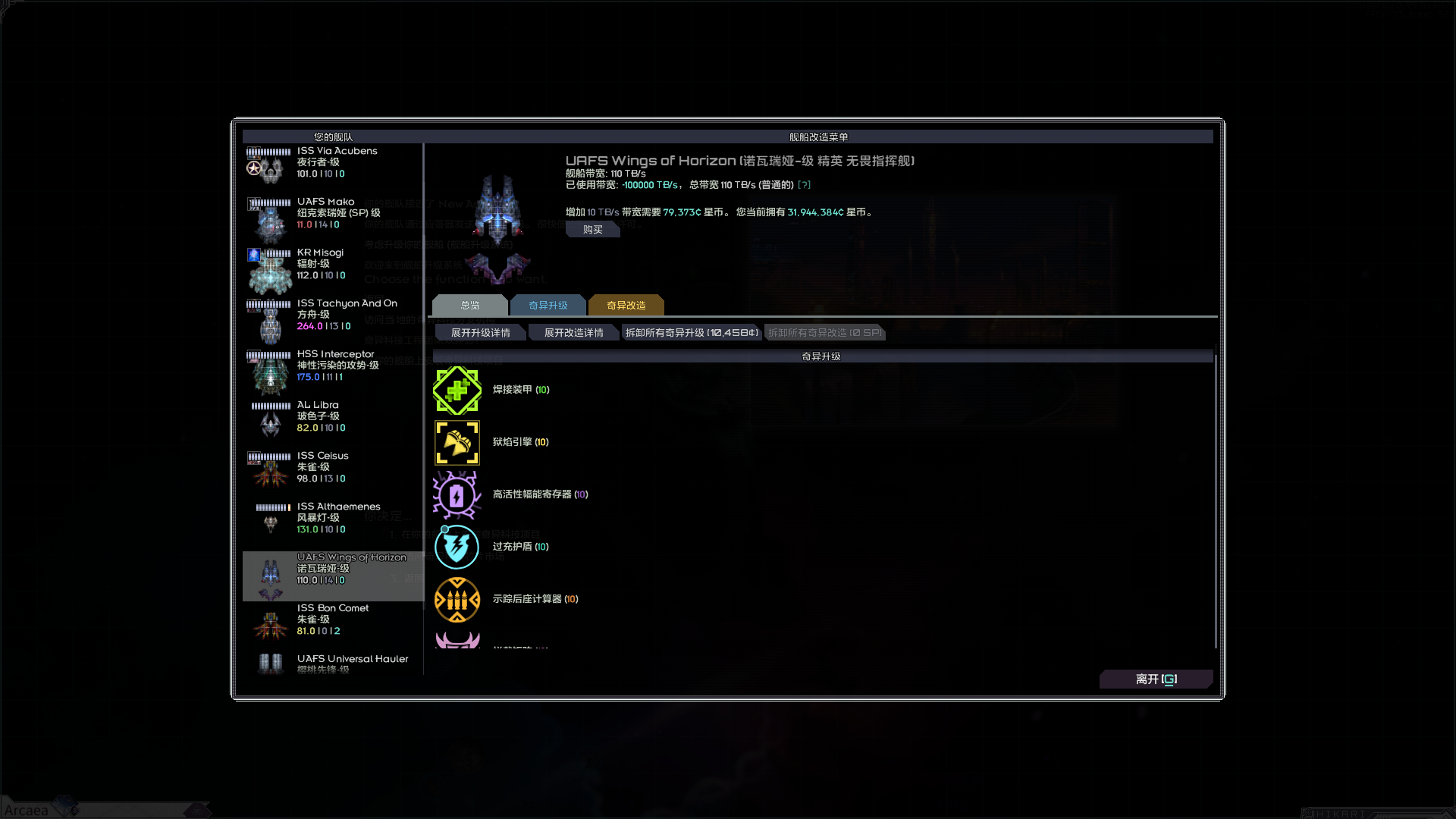
Task: Choose UAFS Mako from the fleet list
Action: (332, 214)
